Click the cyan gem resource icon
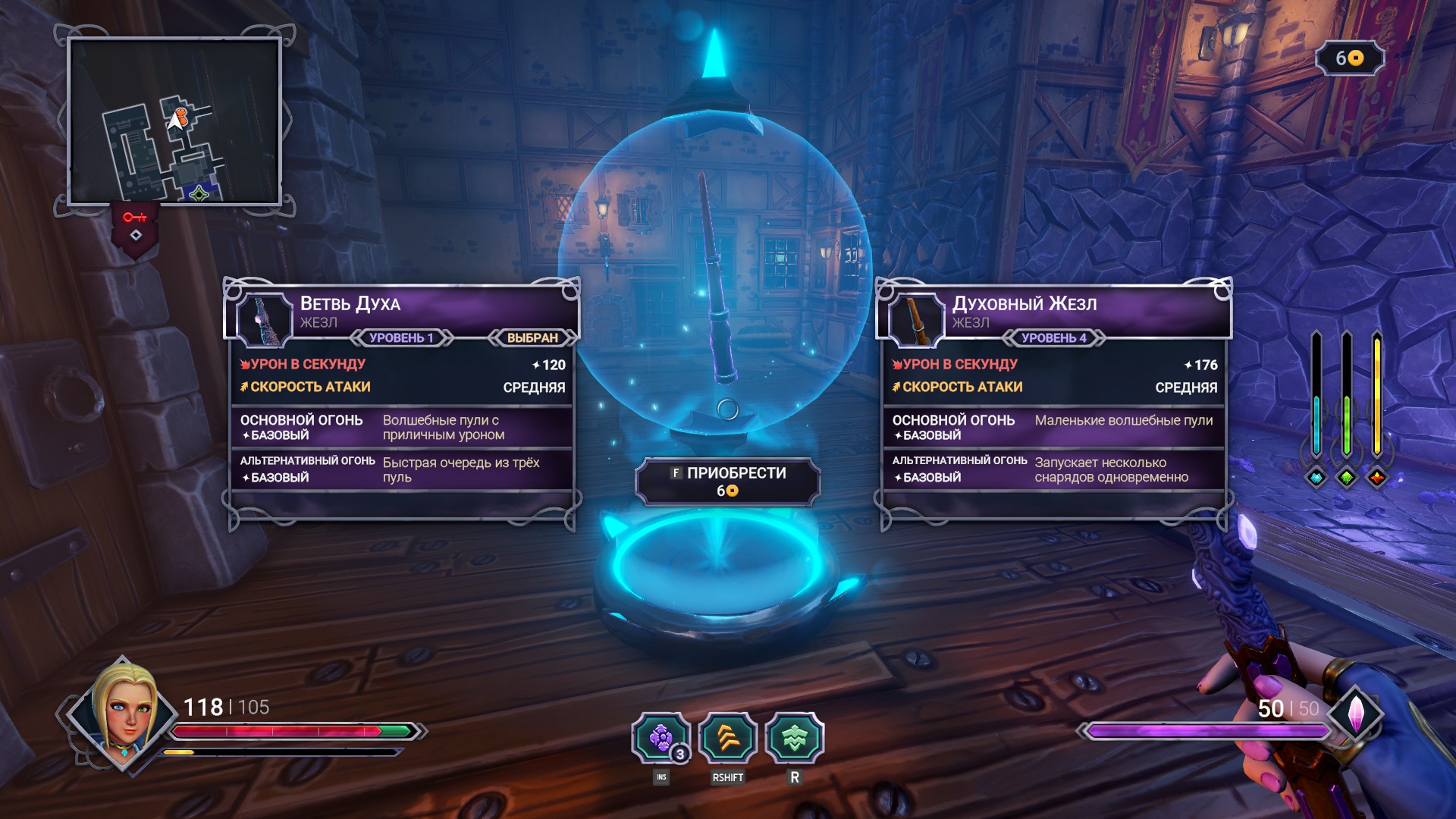 coord(1316,478)
